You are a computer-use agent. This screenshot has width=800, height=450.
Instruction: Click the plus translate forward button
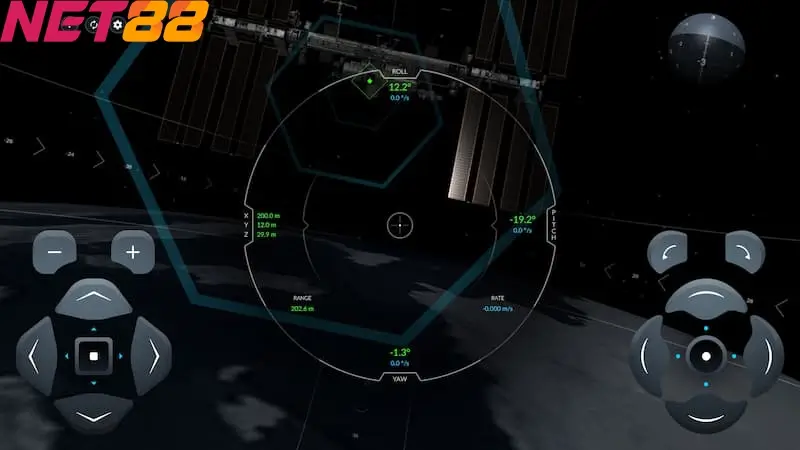pyautogui.click(x=132, y=251)
